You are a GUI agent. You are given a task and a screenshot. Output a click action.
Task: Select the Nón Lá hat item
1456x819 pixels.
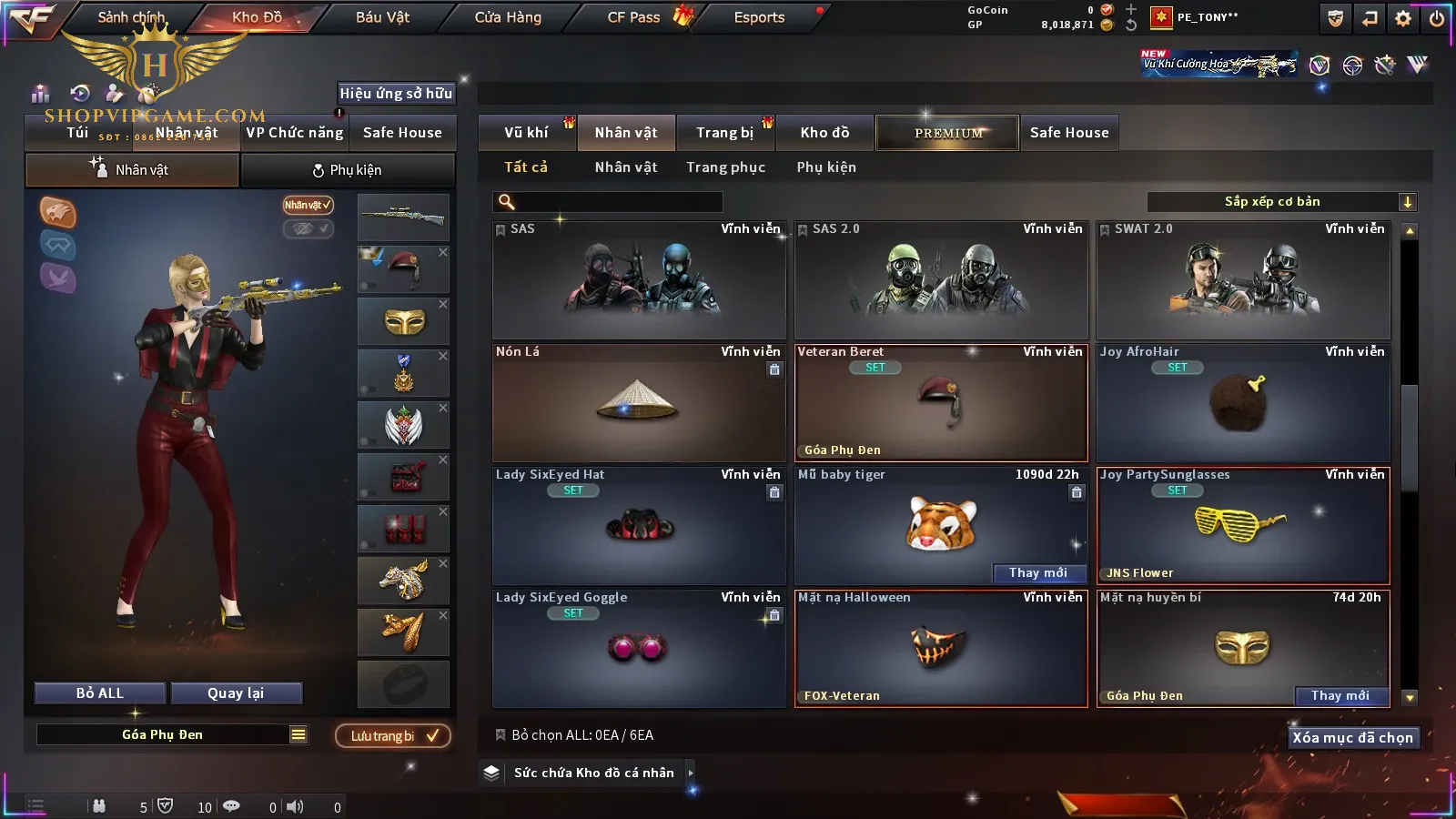[638, 403]
